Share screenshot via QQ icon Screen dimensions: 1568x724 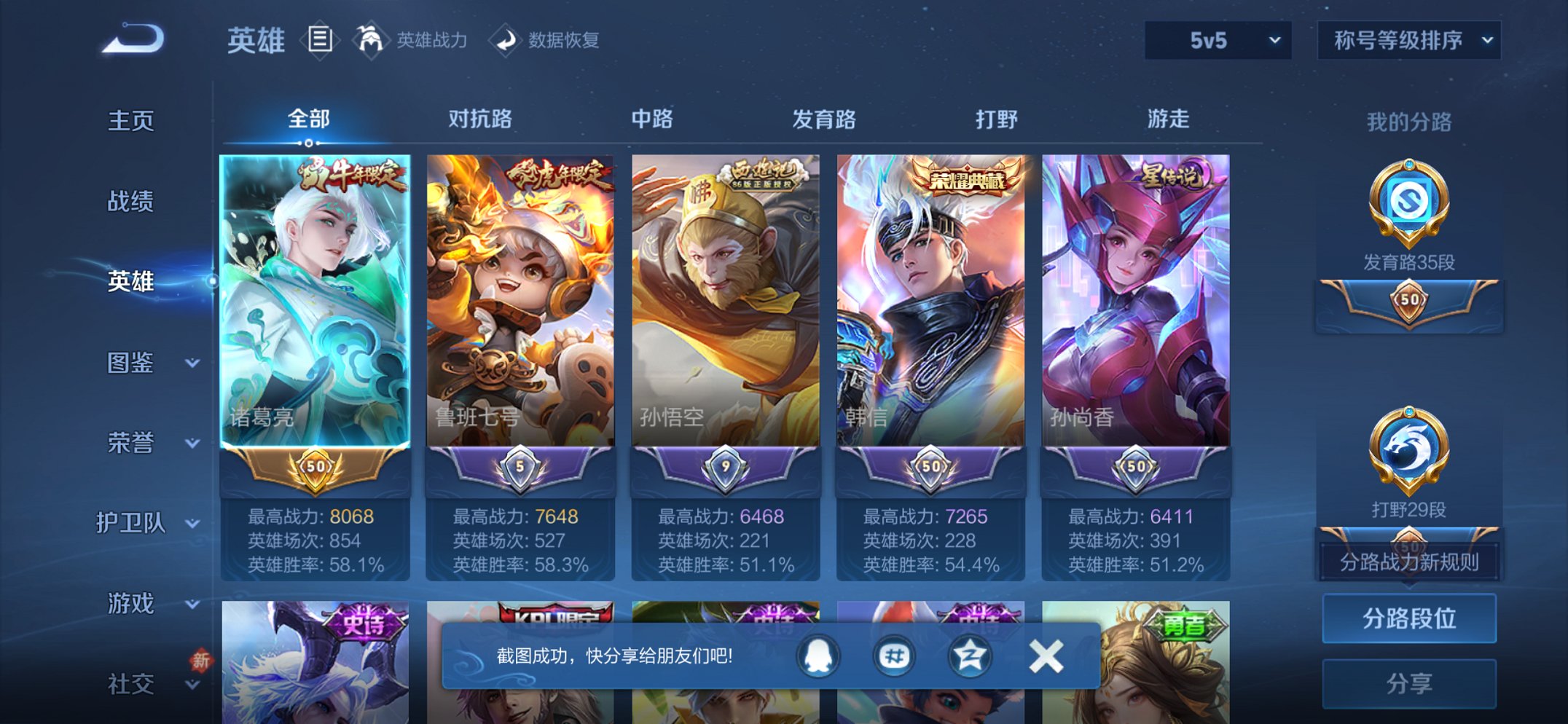coord(819,656)
